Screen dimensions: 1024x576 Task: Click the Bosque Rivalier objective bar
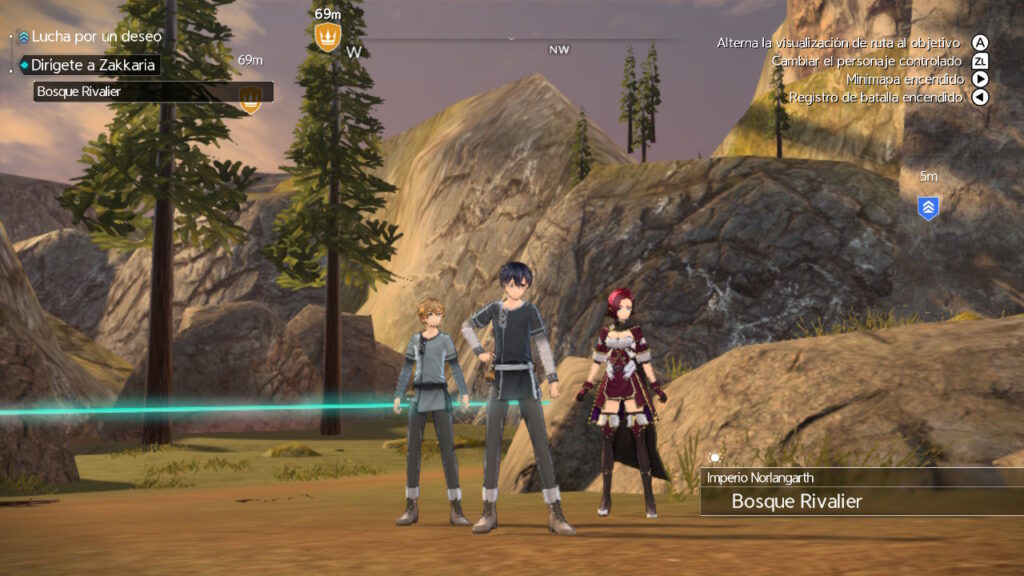click(150, 92)
